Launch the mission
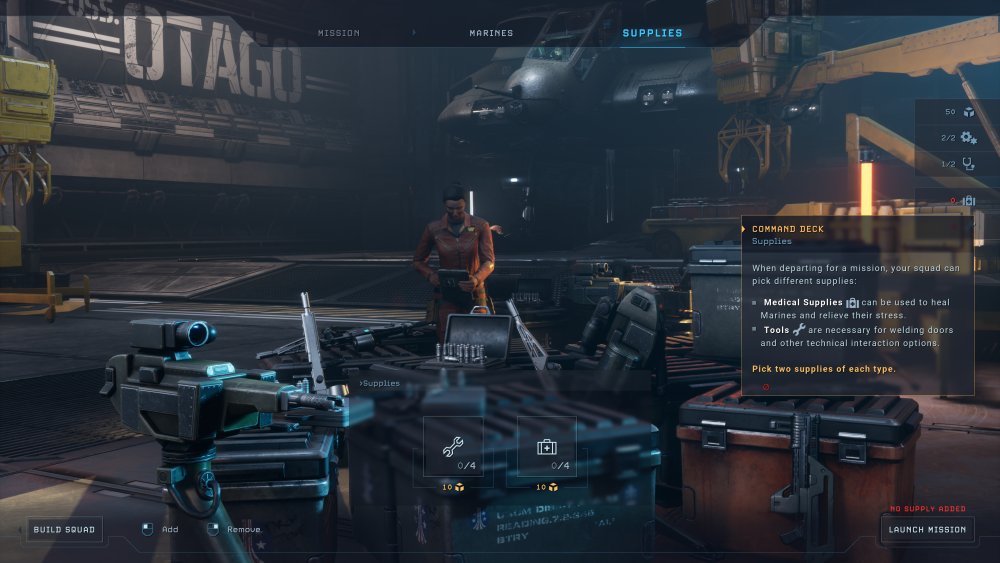Image resolution: width=1000 pixels, height=563 pixels. [x=928, y=529]
